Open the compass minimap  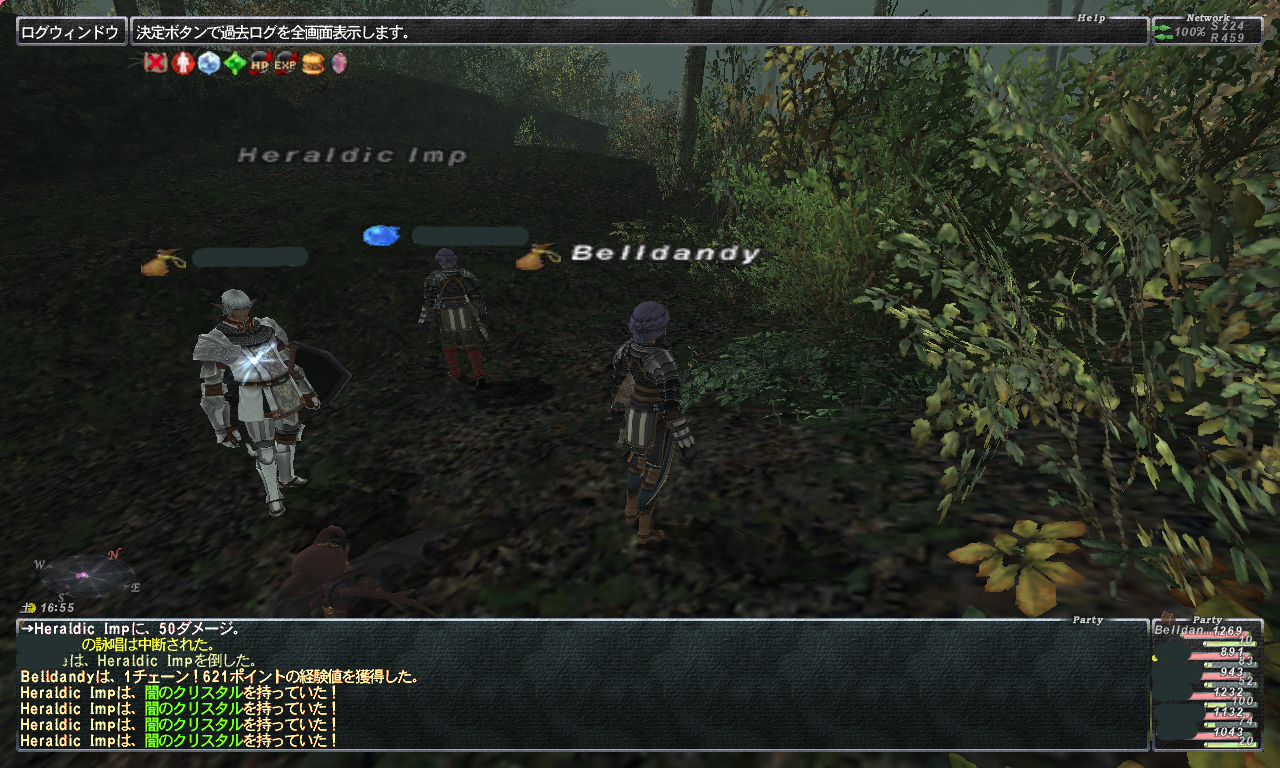coord(88,575)
